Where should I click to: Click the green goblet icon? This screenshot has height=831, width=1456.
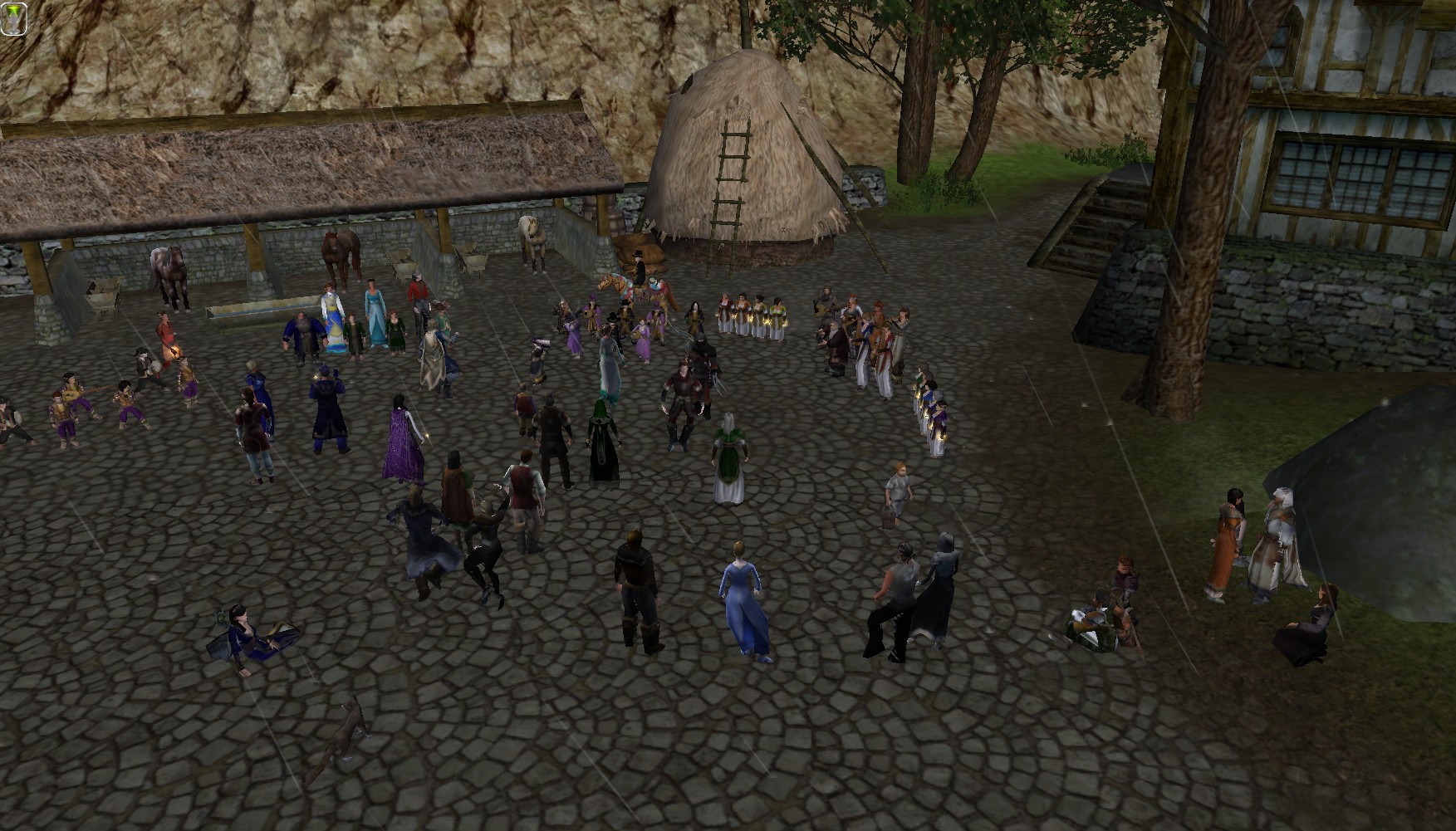coord(14,18)
